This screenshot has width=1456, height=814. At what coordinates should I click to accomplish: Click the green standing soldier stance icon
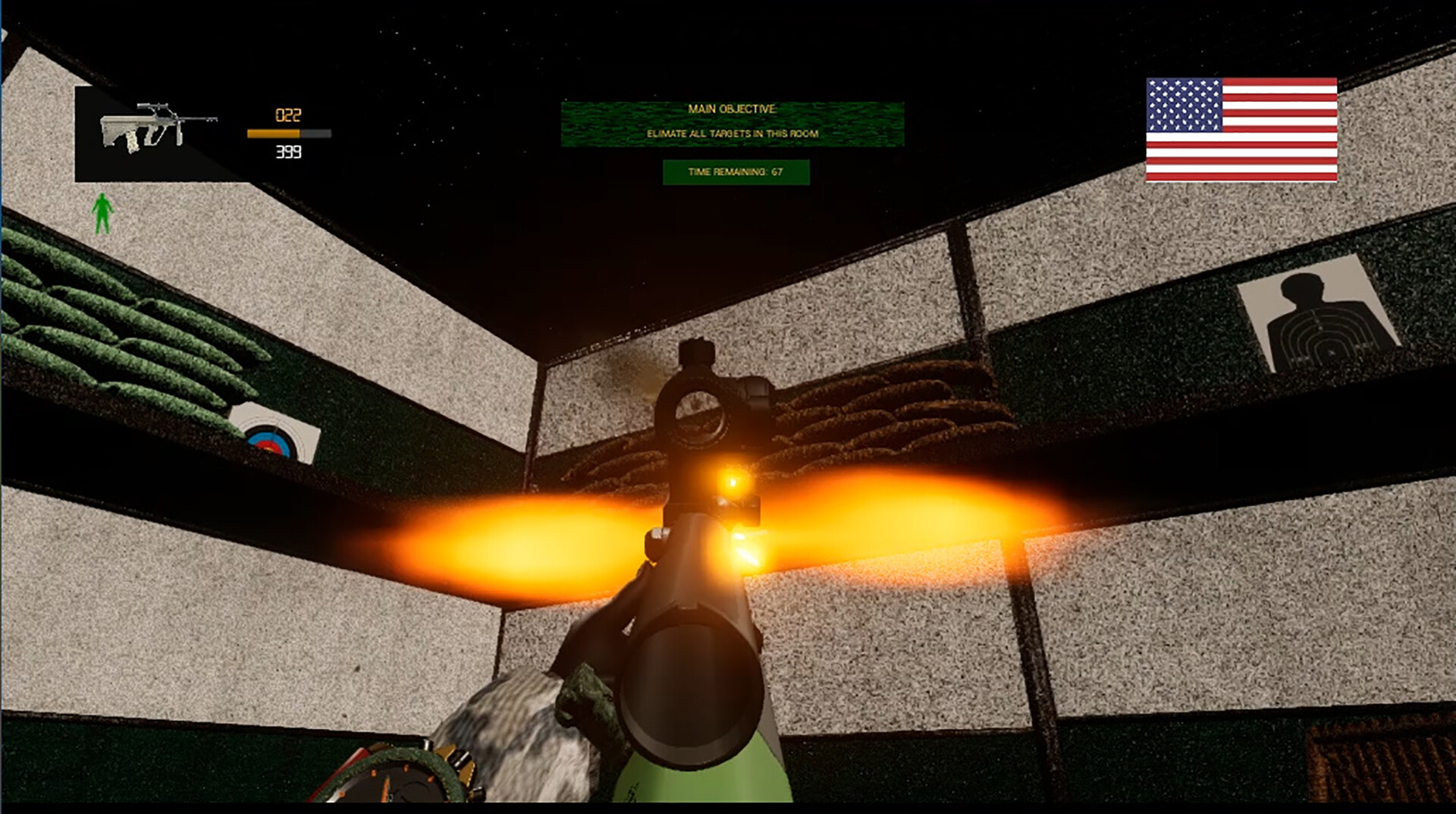(x=101, y=212)
